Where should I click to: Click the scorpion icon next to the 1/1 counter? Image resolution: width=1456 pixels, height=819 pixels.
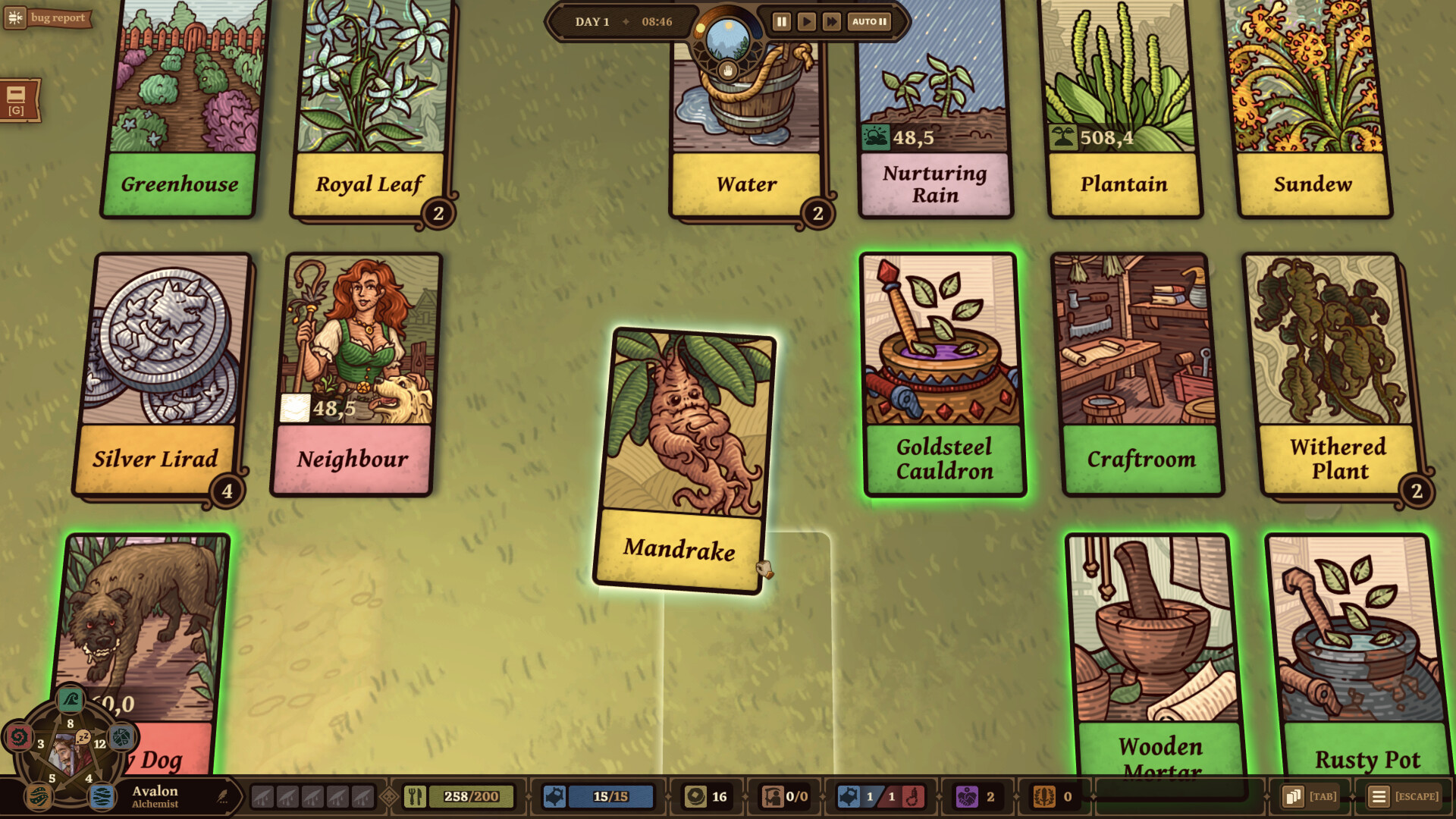[x=912, y=796]
